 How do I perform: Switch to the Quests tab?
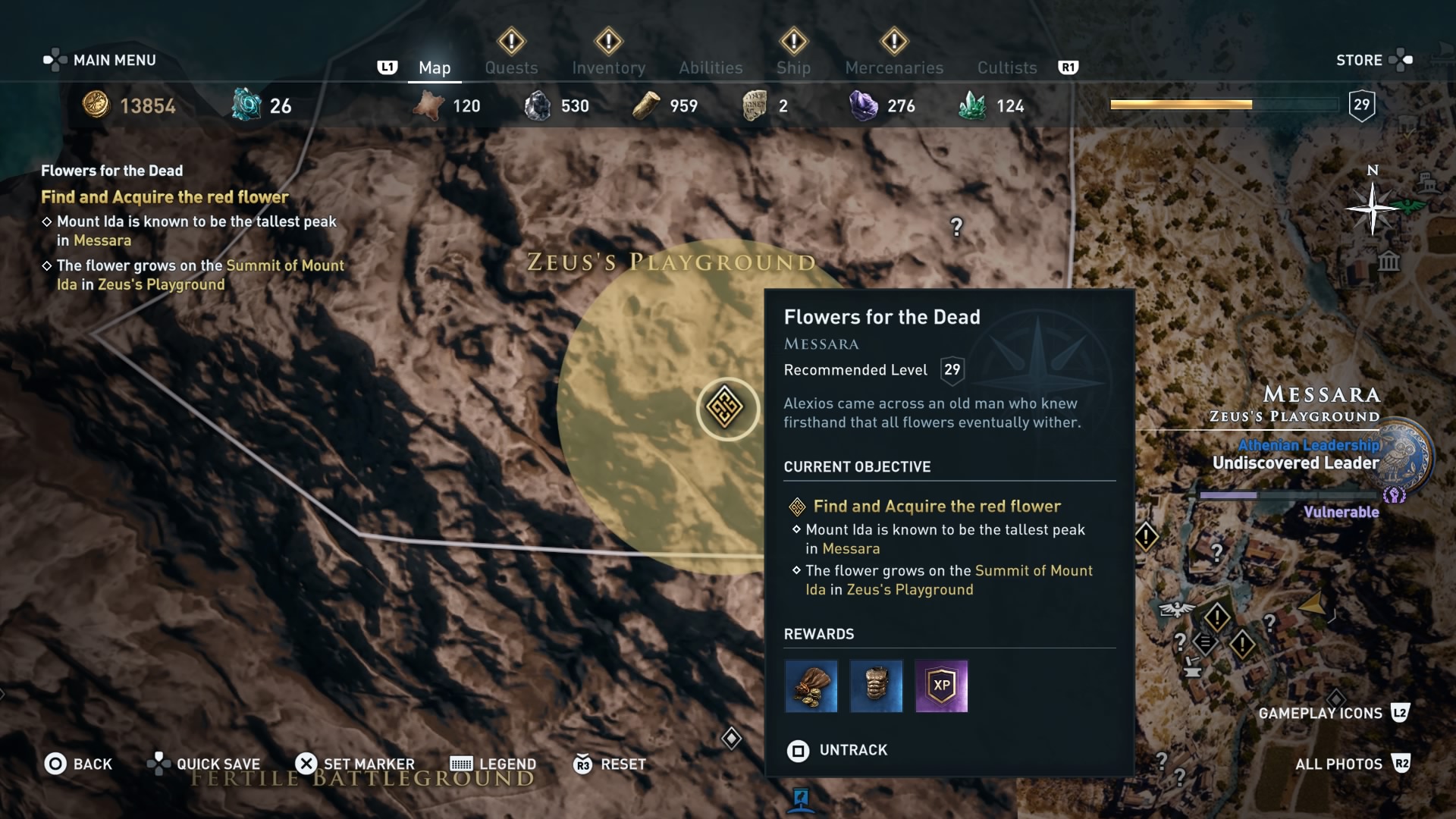(511, 67)
